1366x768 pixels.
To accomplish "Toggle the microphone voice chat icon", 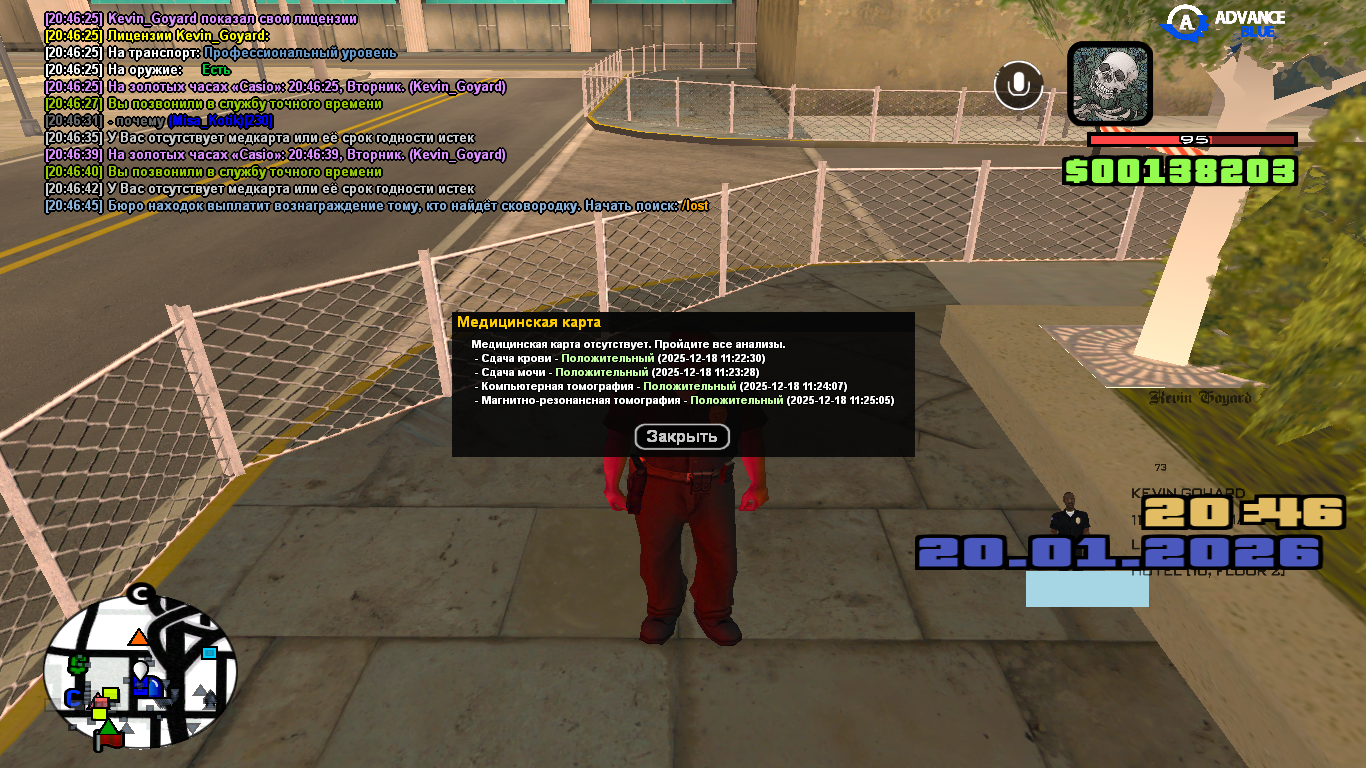I will click(x=1018, y=85).
